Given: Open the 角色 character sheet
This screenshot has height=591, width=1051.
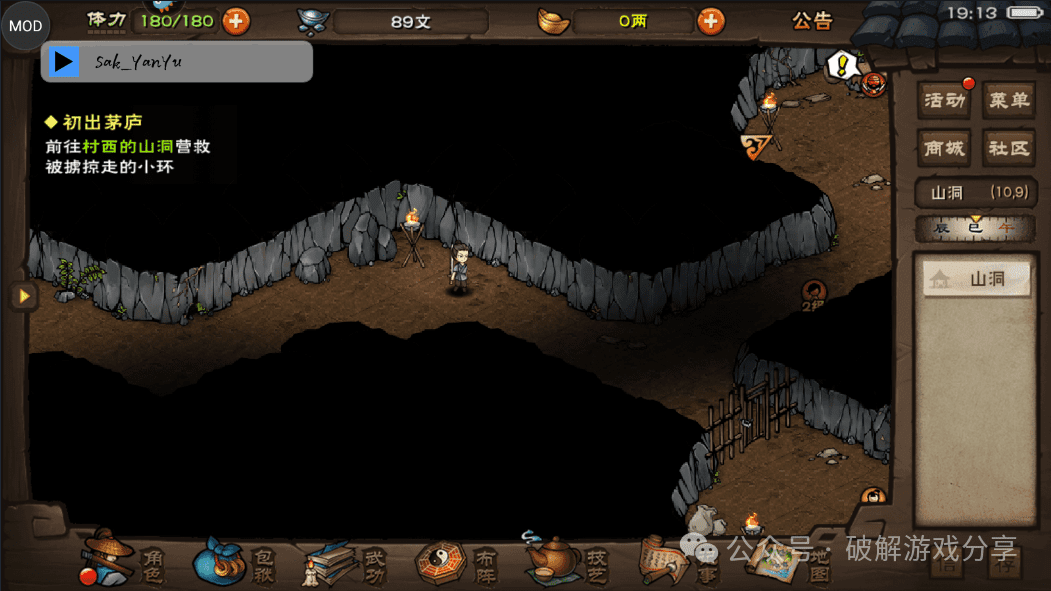Looking at the screenshot, I should coord(122,562).
